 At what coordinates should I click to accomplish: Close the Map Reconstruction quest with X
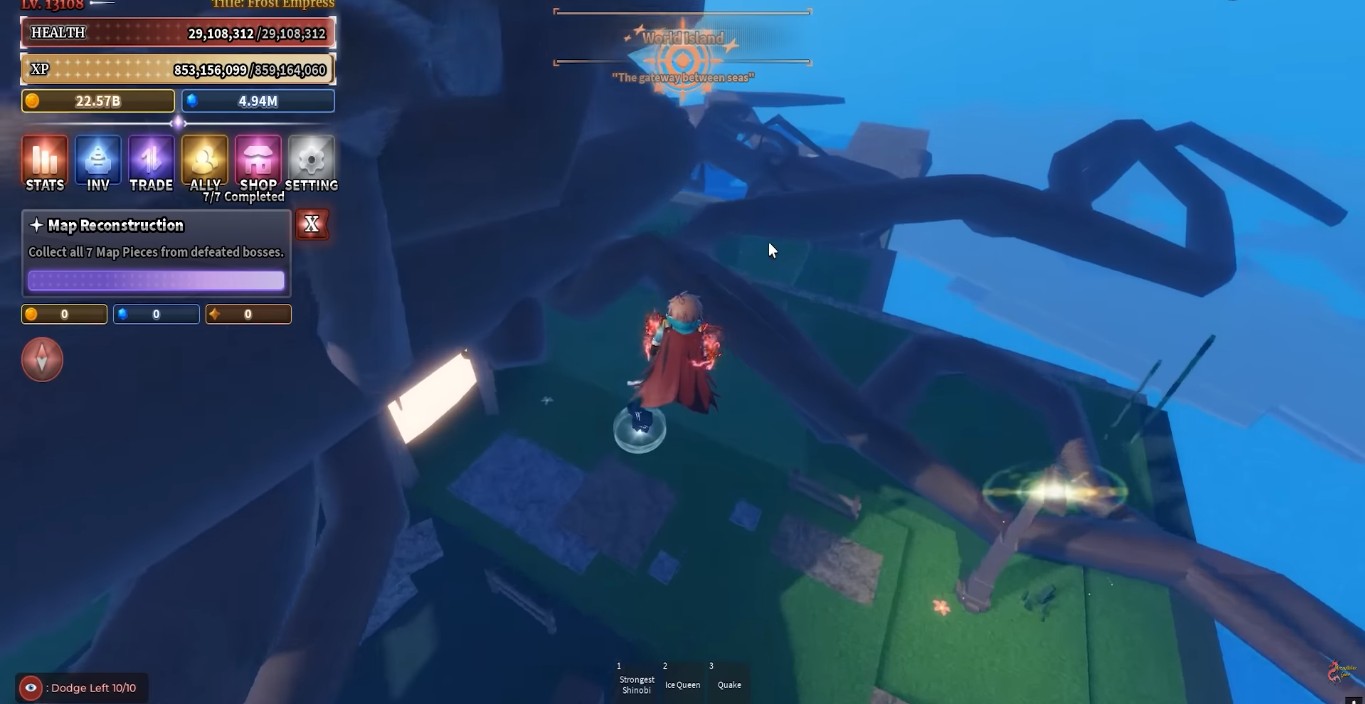[x=312, y=225]
